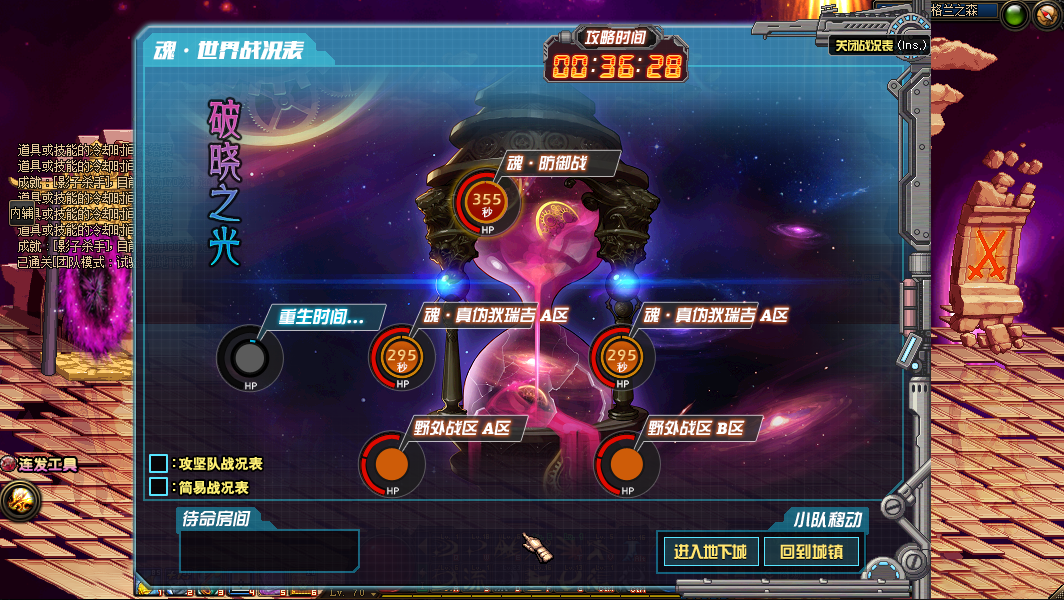Choose the right 魂·真伪狄瑞吉 A区 node

(x=622, y=357)
